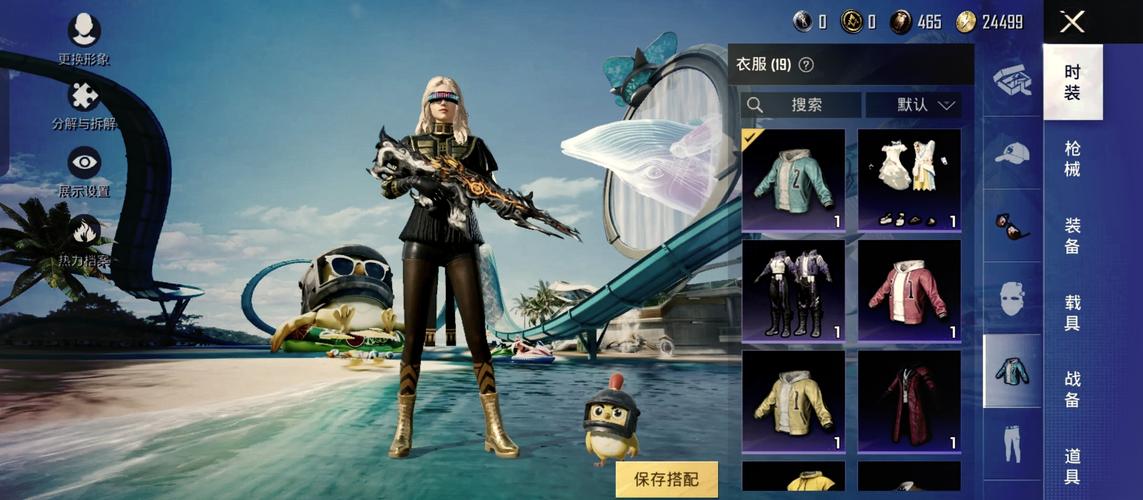Switch to the 装备 equipment tab
This screenshot has width=1143, height=500.
tap(1072, 235)
